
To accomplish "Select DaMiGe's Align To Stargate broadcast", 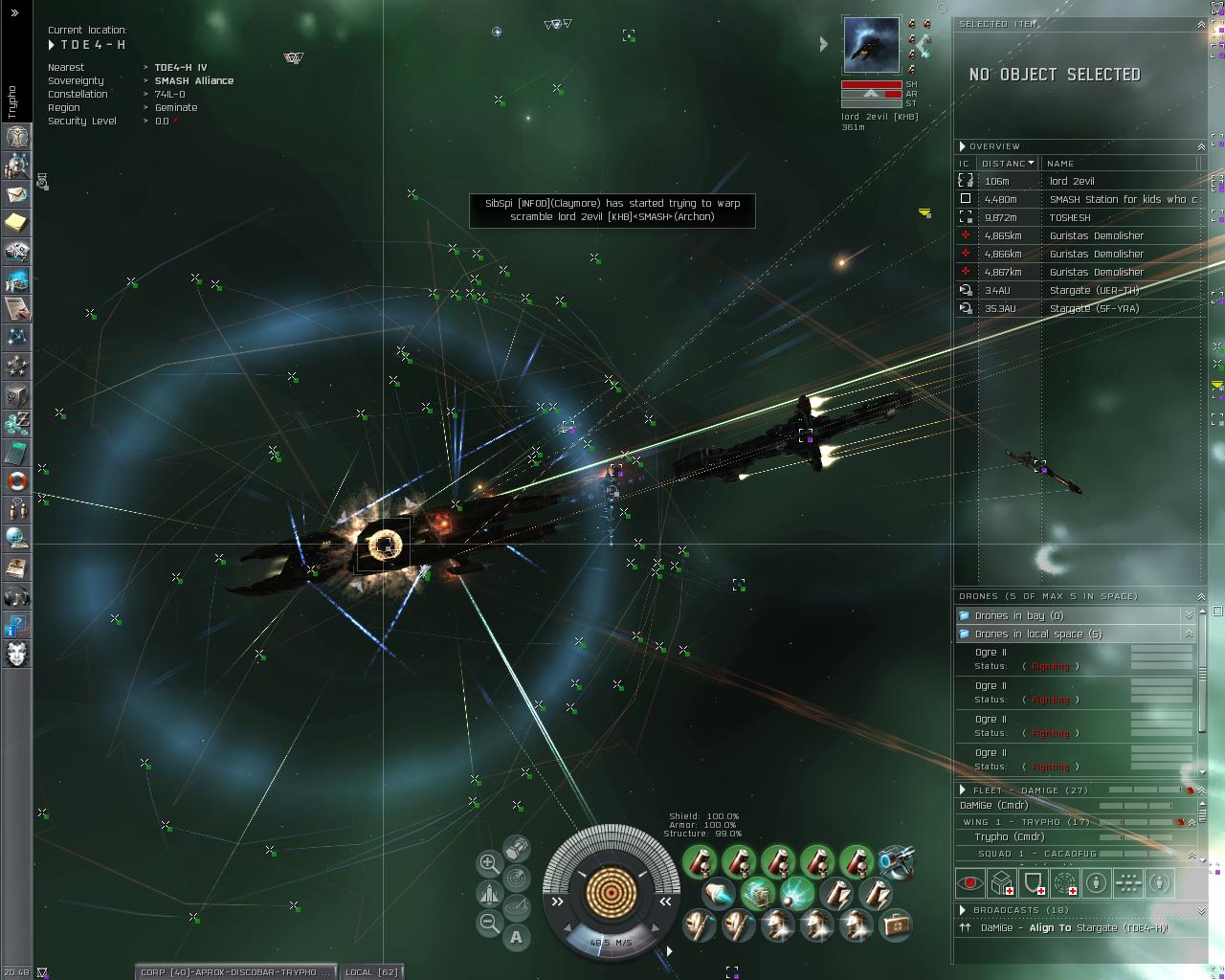I will 1074,927.
